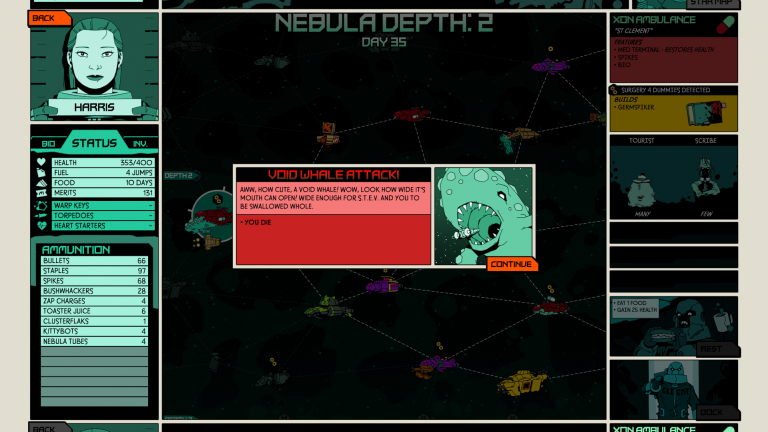
Task: Select the Surgery 4 Dummies builds panel
Action: pos(673,109)
